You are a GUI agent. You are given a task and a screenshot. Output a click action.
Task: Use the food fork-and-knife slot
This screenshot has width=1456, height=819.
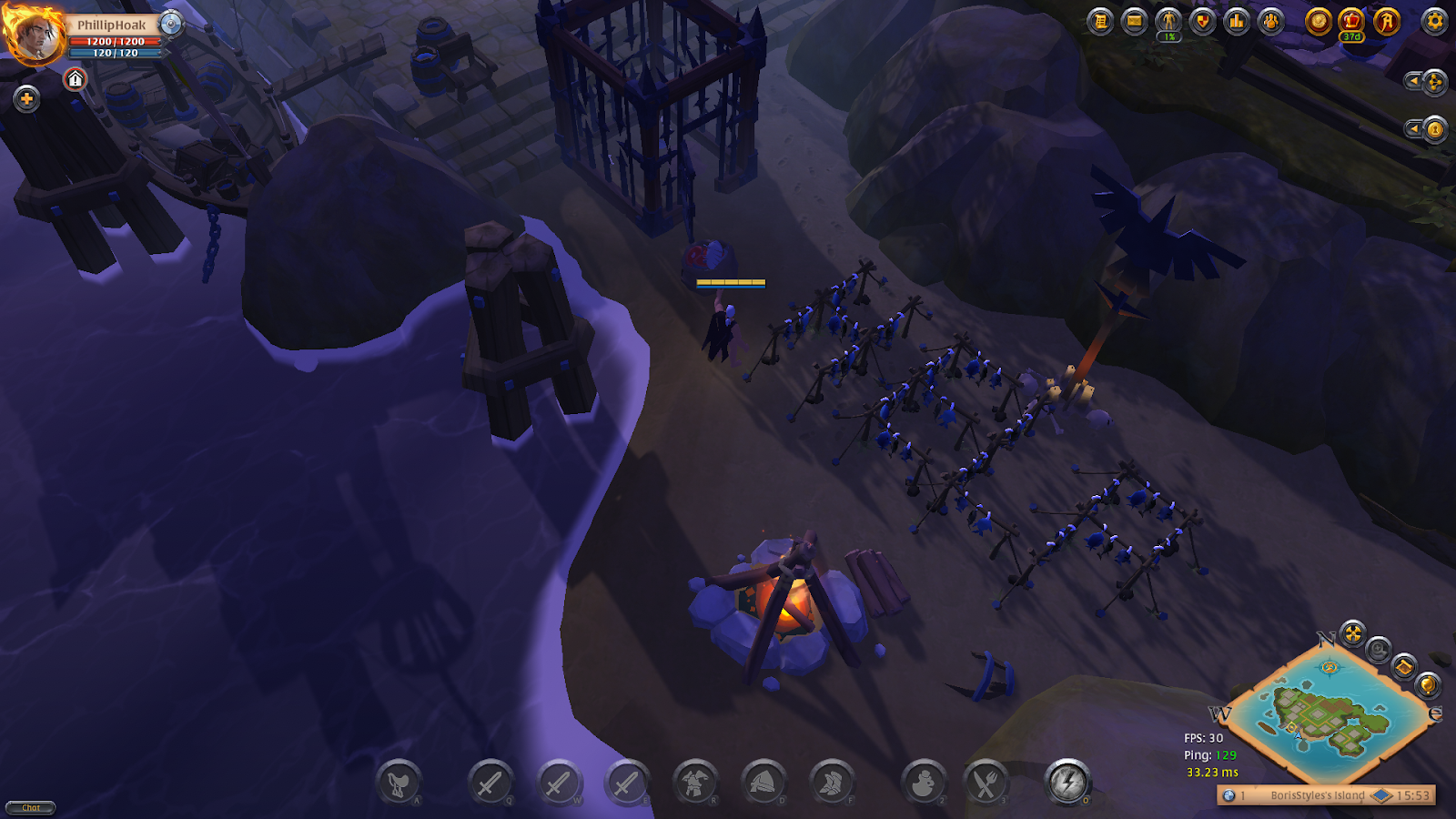(986, 783)
